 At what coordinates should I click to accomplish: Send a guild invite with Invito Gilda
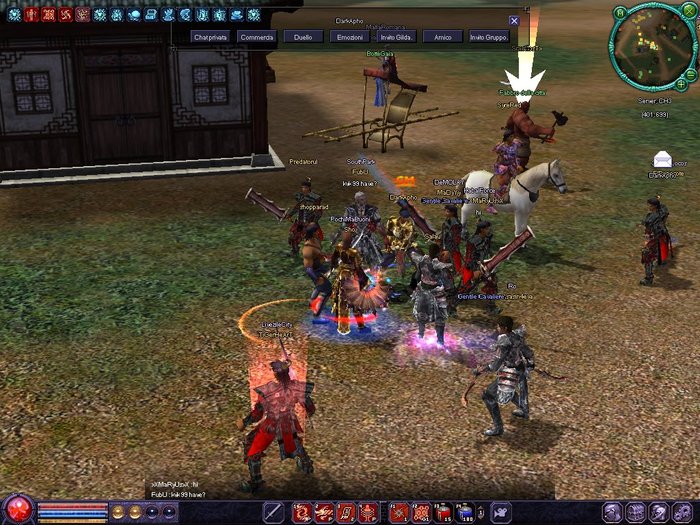pos(394,37)
